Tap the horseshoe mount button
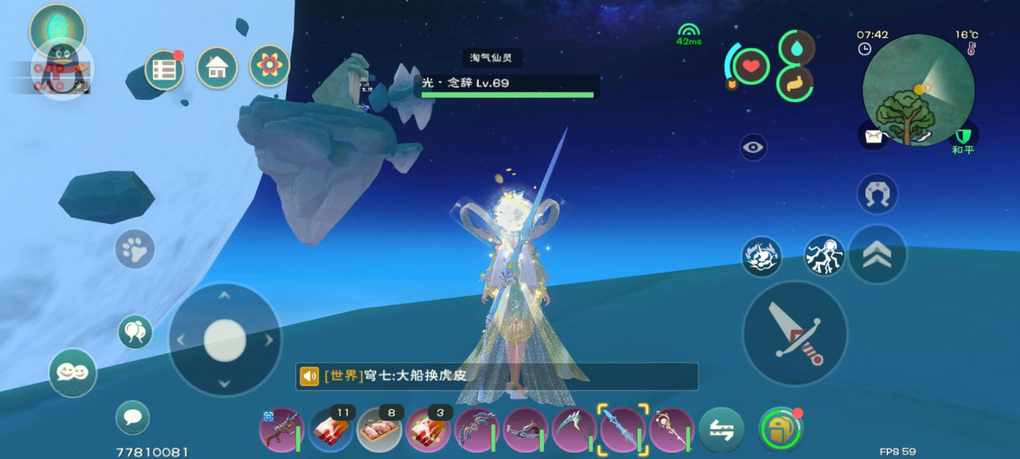 click(x=877, y=193)
